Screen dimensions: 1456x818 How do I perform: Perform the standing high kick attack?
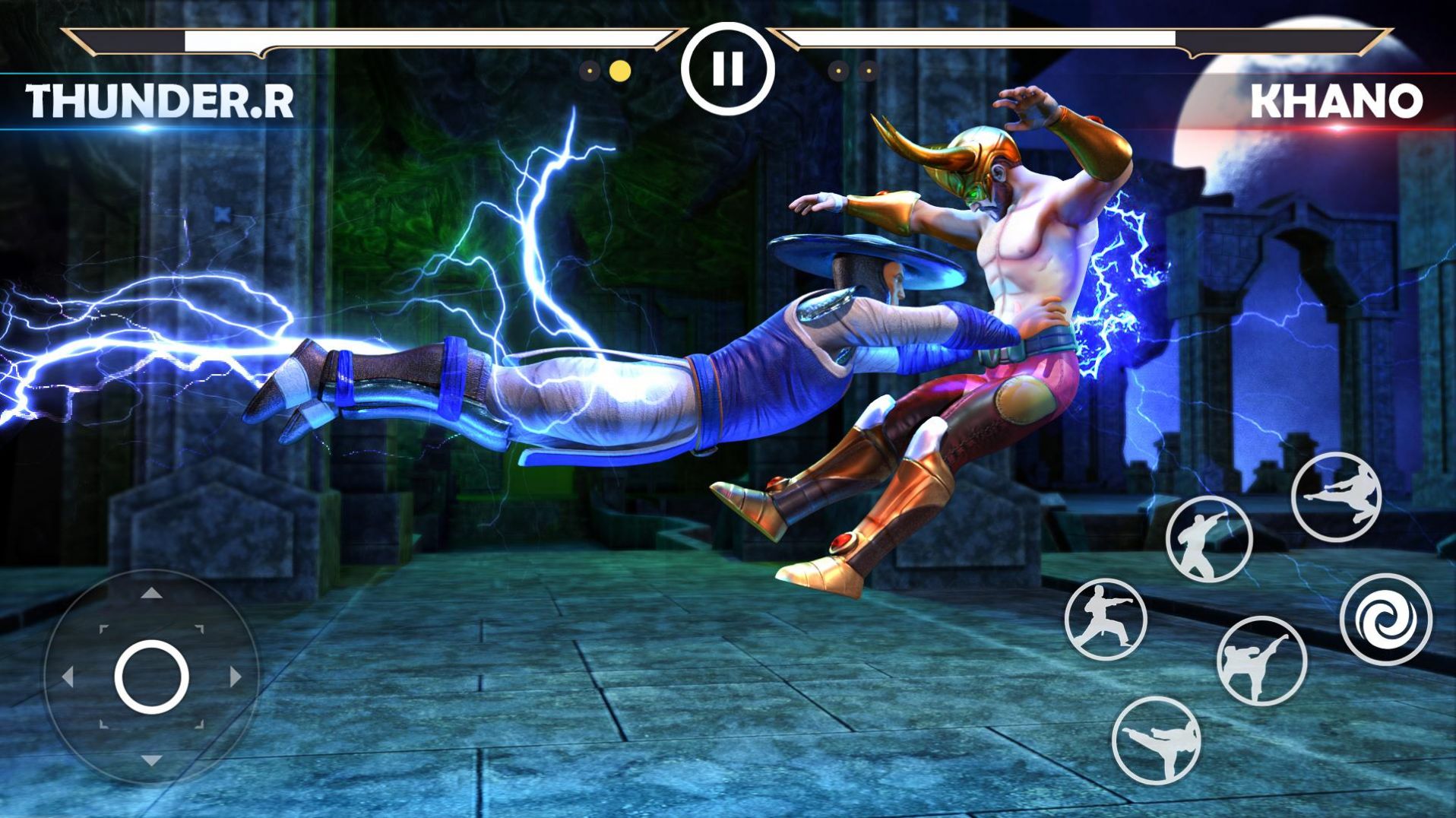pos(1261,661)
